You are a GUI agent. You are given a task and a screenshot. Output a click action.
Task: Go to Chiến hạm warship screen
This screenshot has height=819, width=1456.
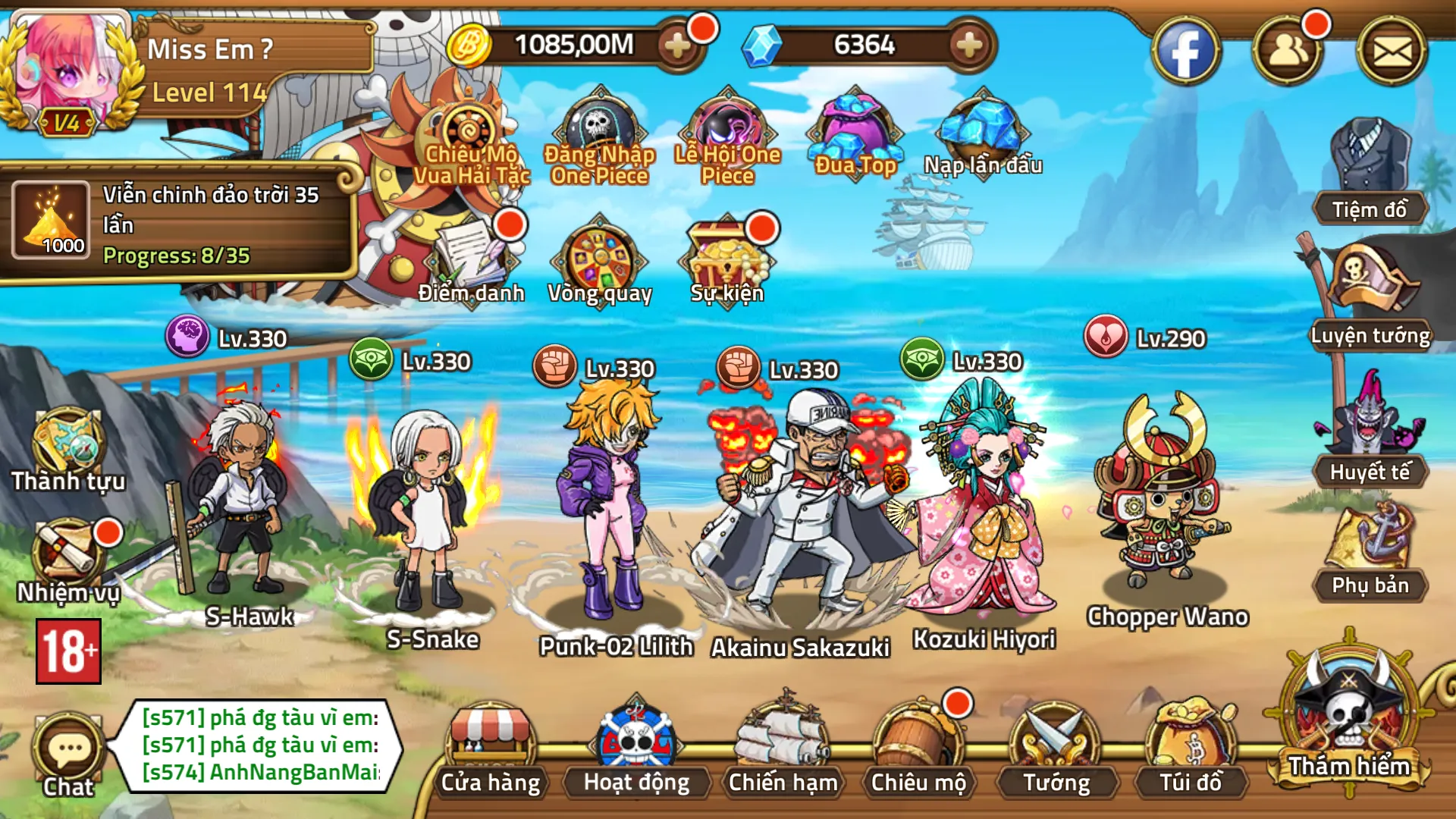click(782, 747)
